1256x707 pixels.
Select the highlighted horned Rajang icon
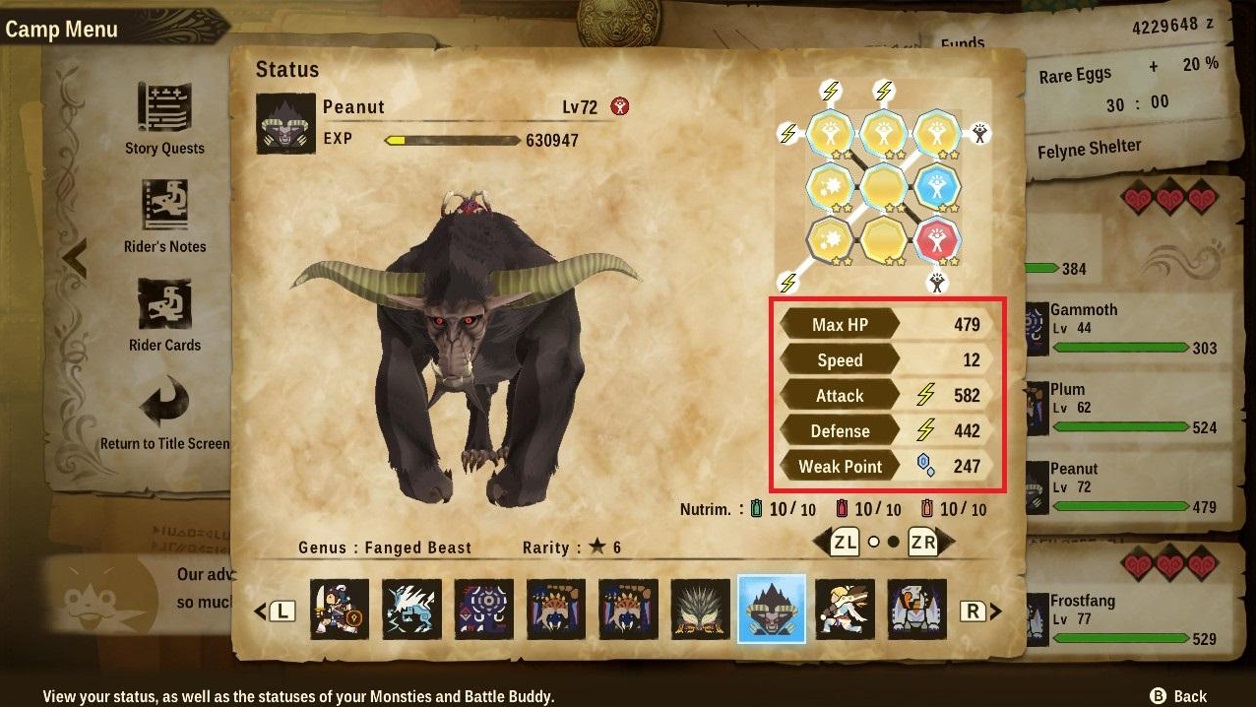pos(771,609)
